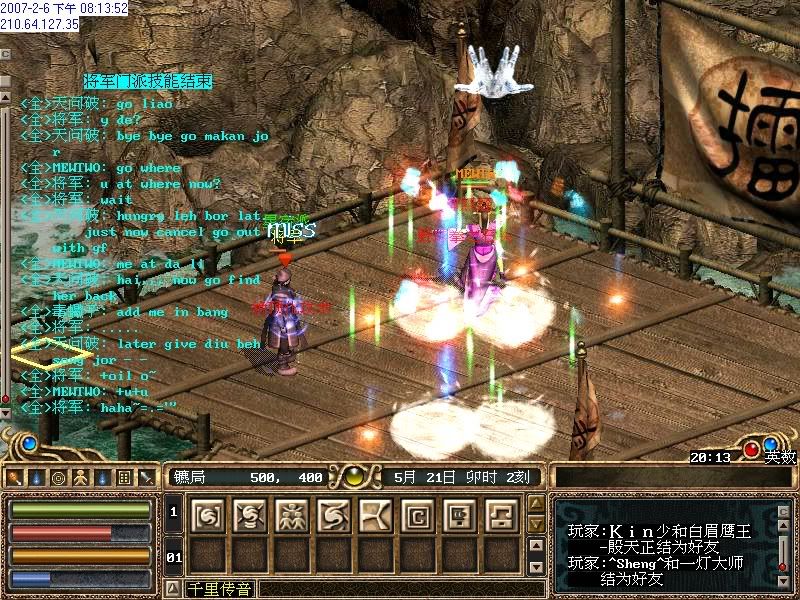The height and width of the screenshot is (600, 800).
Task: Click the grid-pattern menu icon
Action: (124, 477)
